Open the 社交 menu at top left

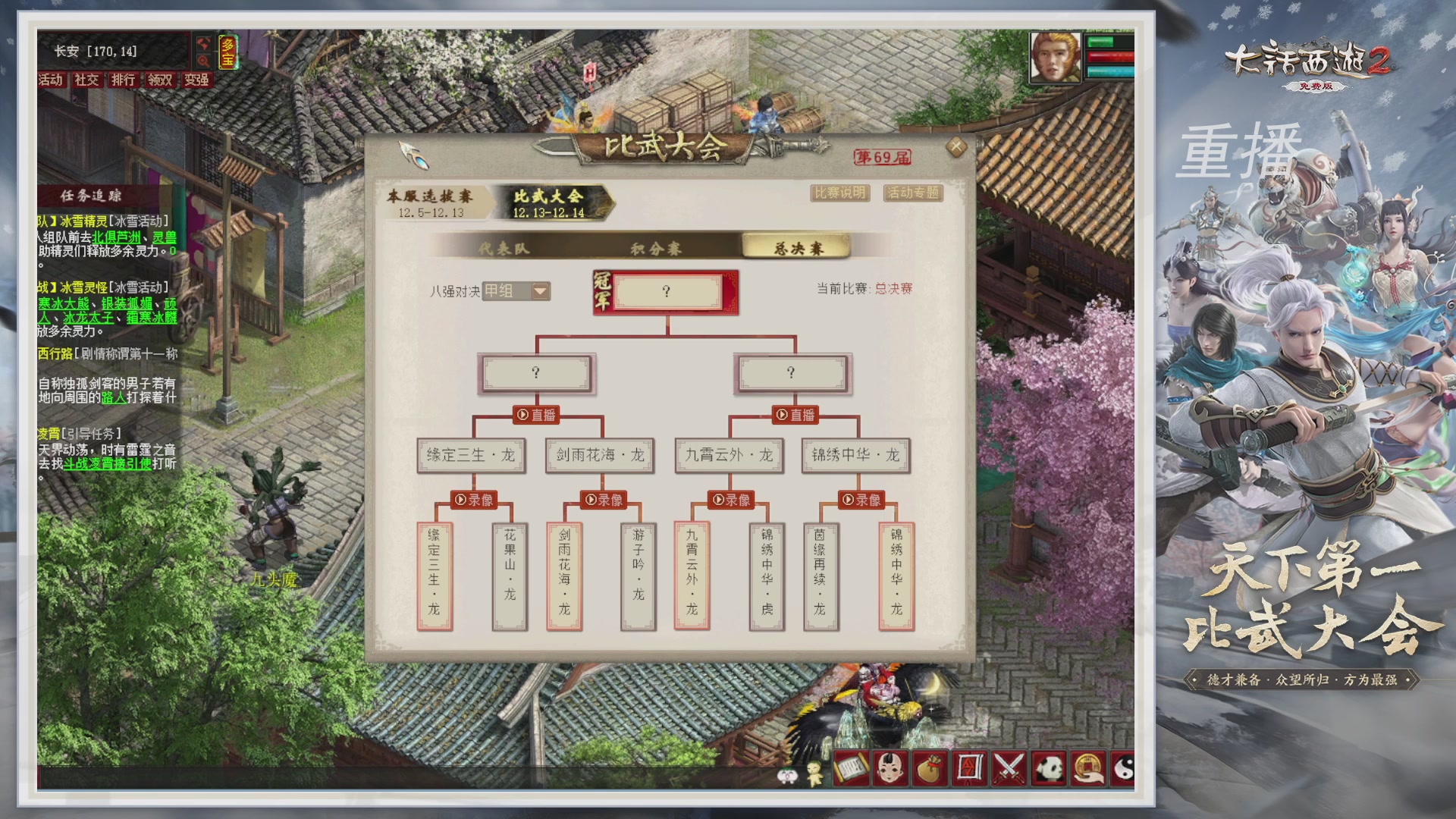[x=86, y=80]
